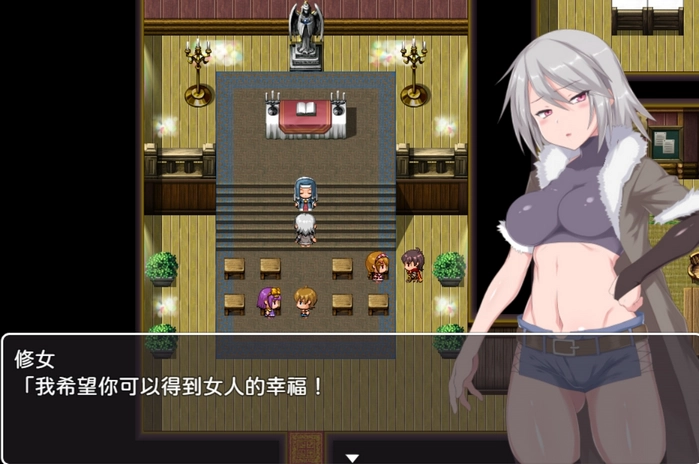This screenshot has width=699, height=464.
Task: Click the dialogue continue arrow
Action: [x=351, y=457]
